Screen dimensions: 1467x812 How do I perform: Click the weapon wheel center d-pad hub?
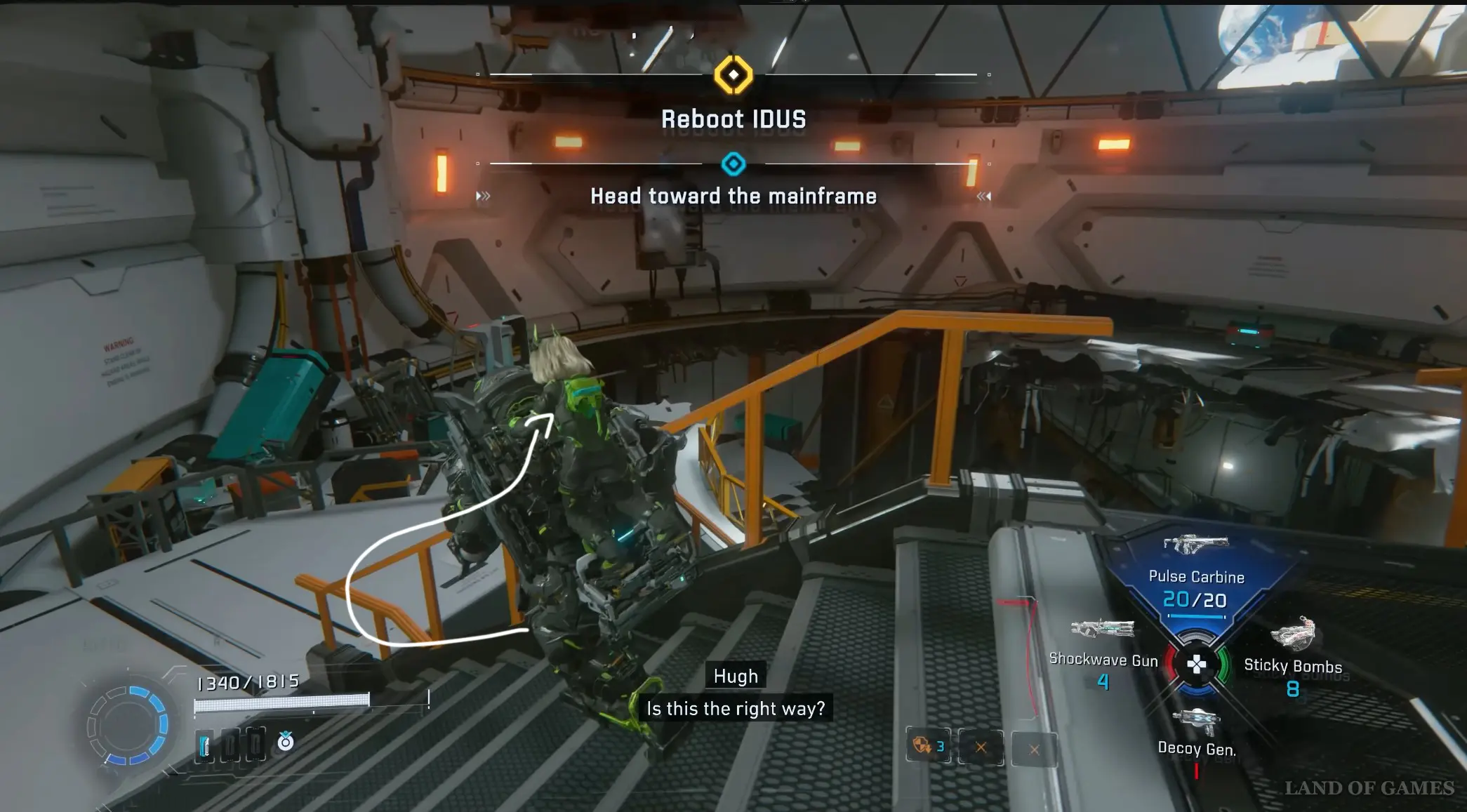[1196, 664]
